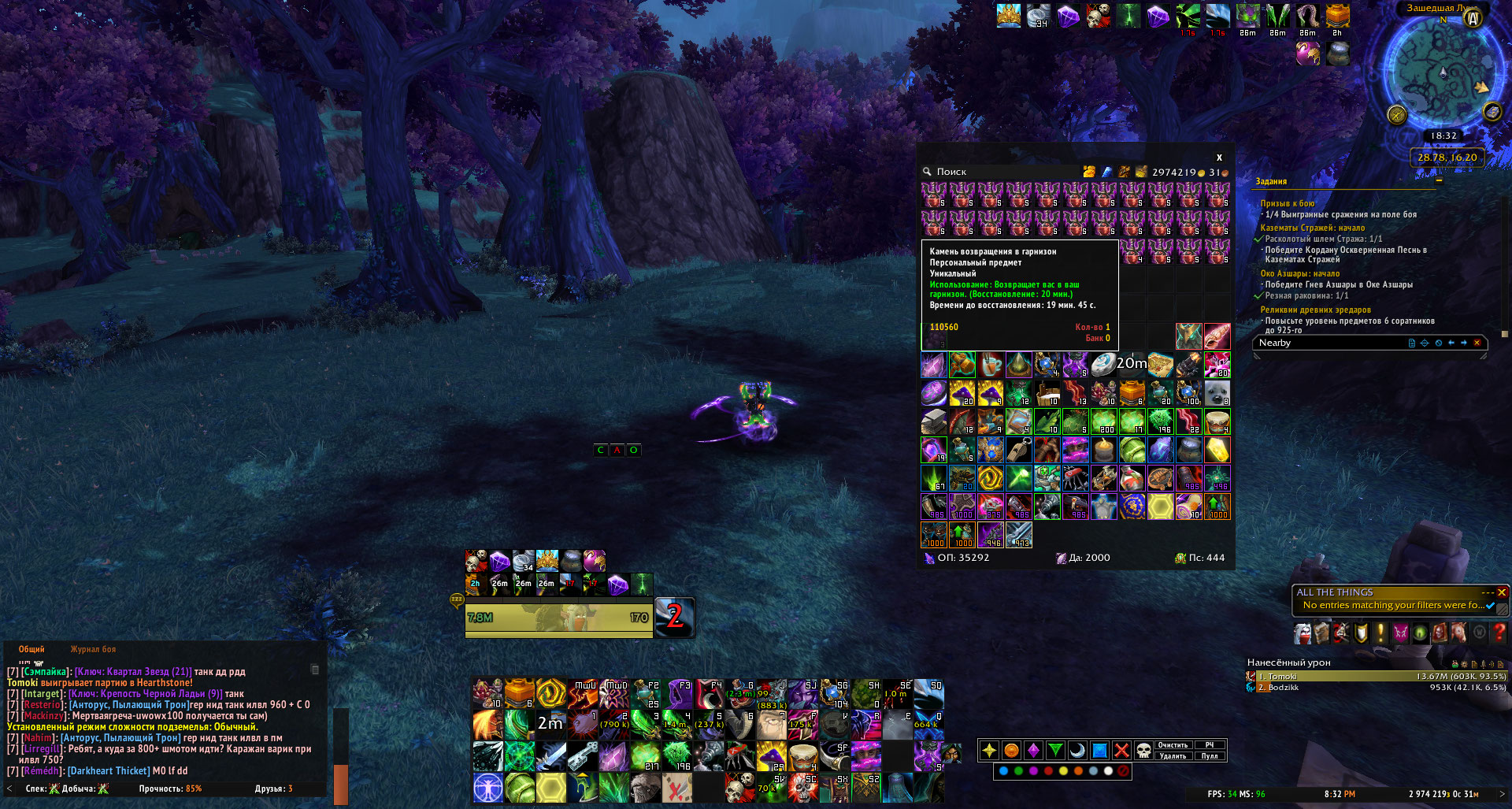Viewport: 1512px width, 809px height.
Task: Open the Казематы Стражей quest in tracker
Action: tap(1313, 228)
